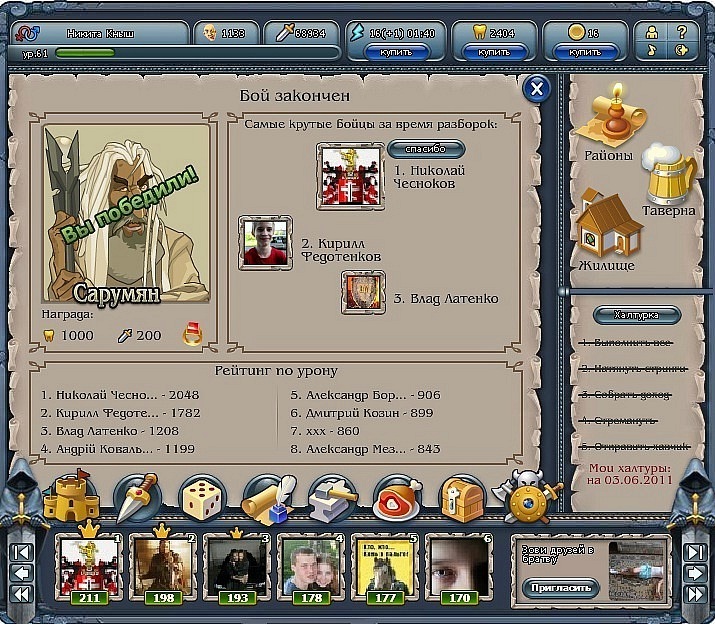
Task: Close the battle finished window
Action: [x=537, y=89]
